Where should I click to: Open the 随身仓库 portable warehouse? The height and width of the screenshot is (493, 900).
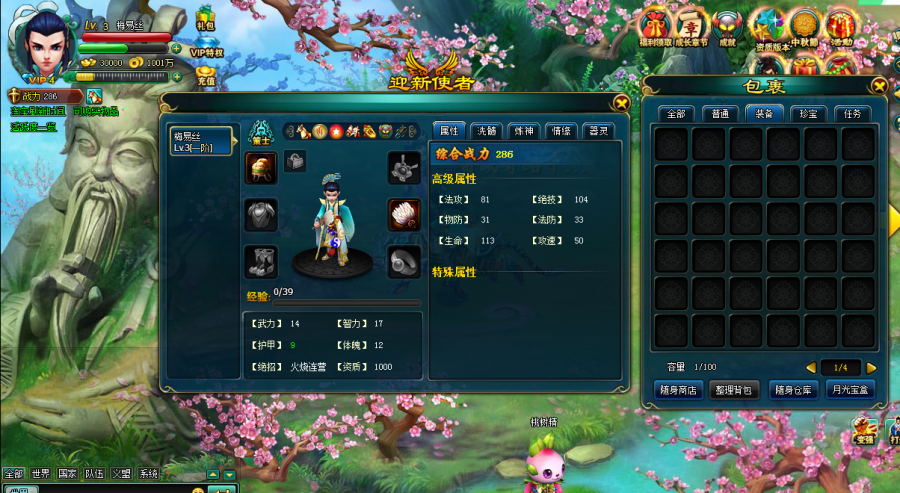[793, 389]
